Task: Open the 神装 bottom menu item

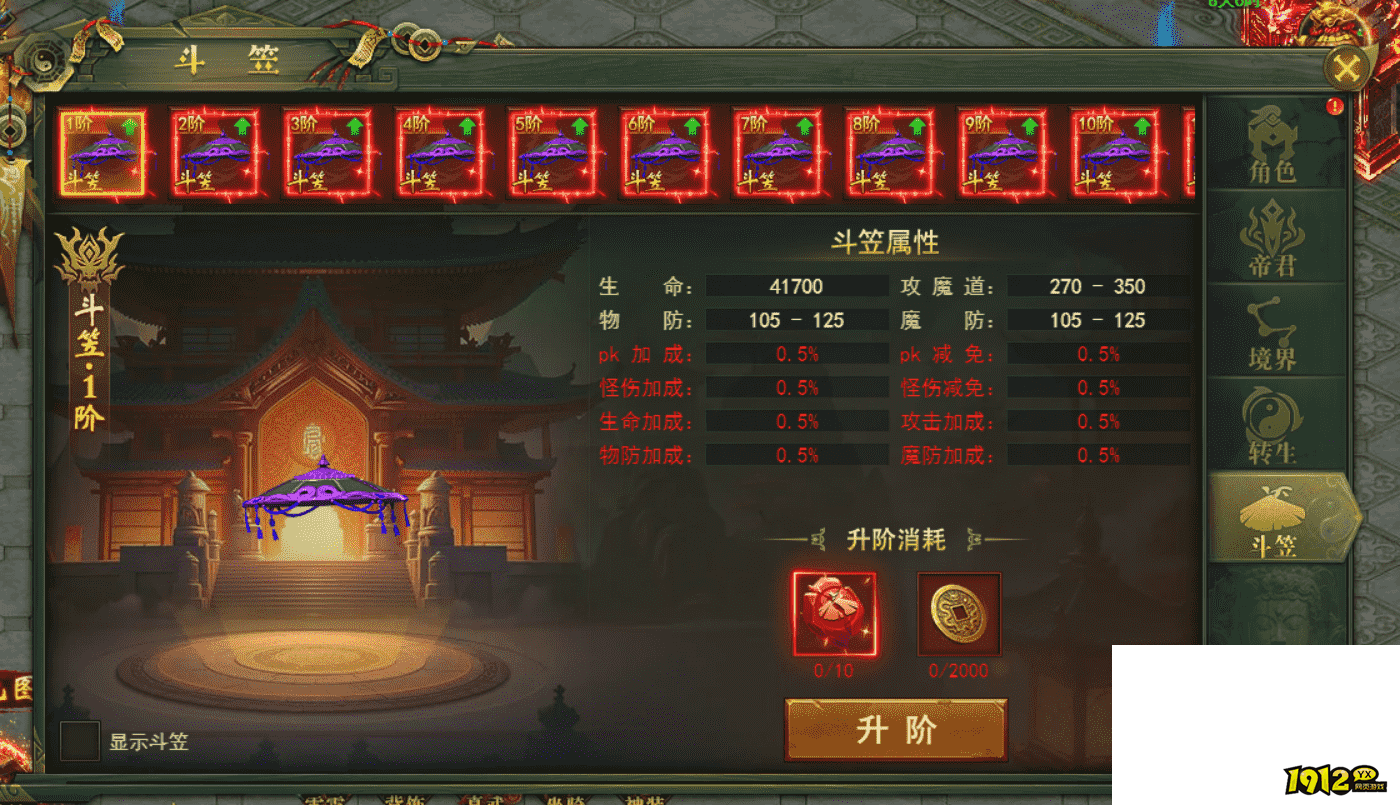Action: 643,801
